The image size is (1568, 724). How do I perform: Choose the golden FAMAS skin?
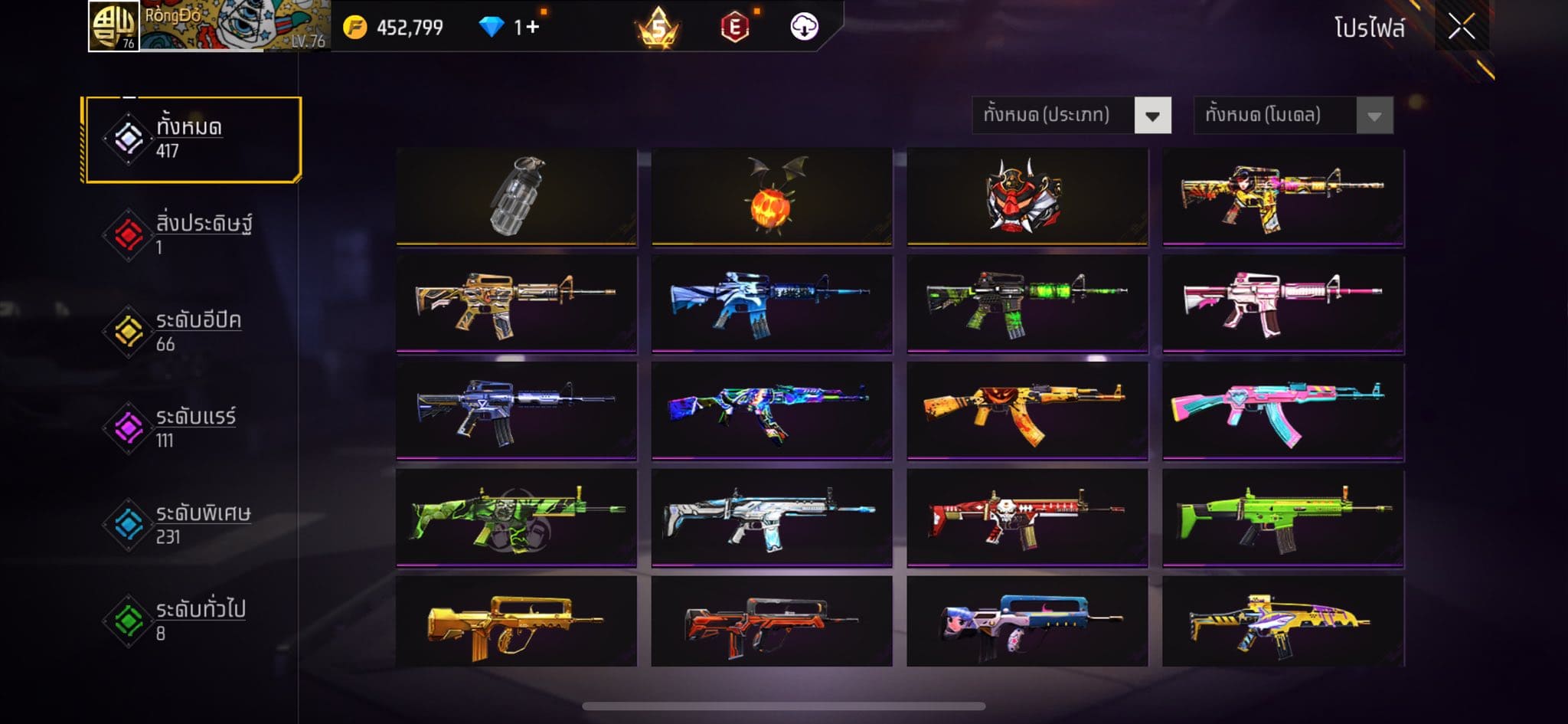(x=517, y=622)
